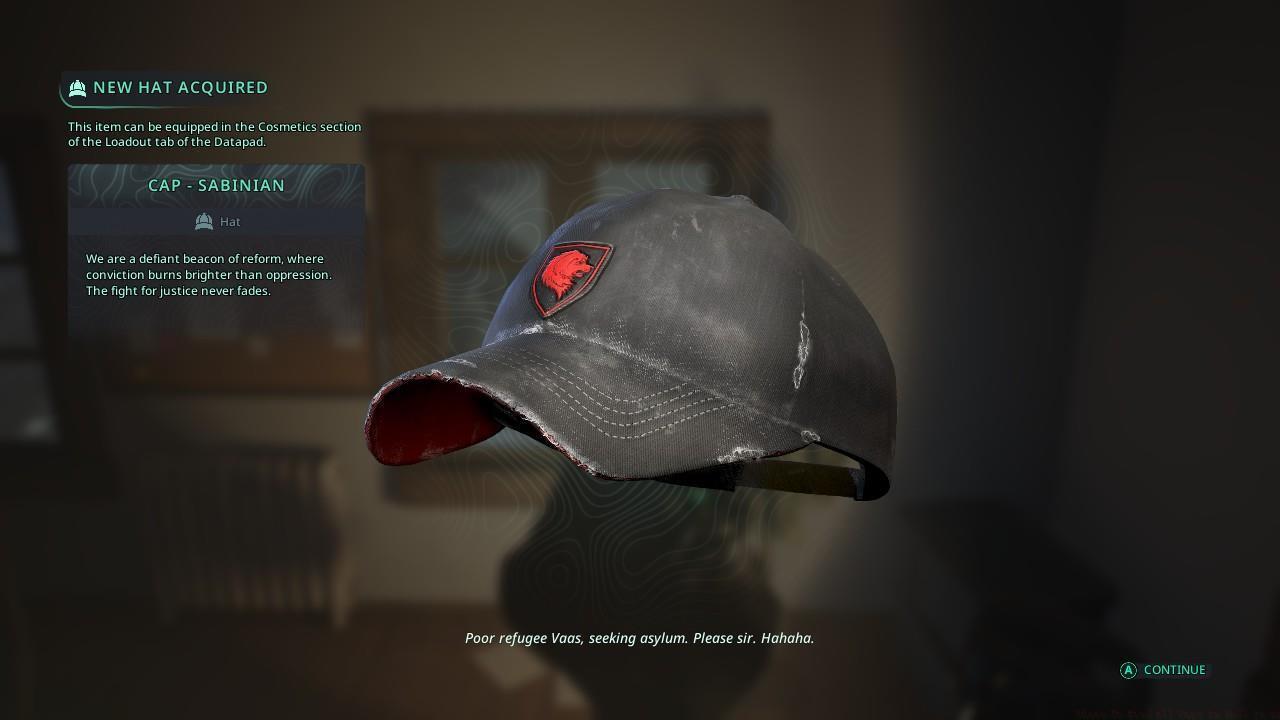Click the Cosmetics section instruction text
This screenshot has width=1280, height=720.
(214, 134)
